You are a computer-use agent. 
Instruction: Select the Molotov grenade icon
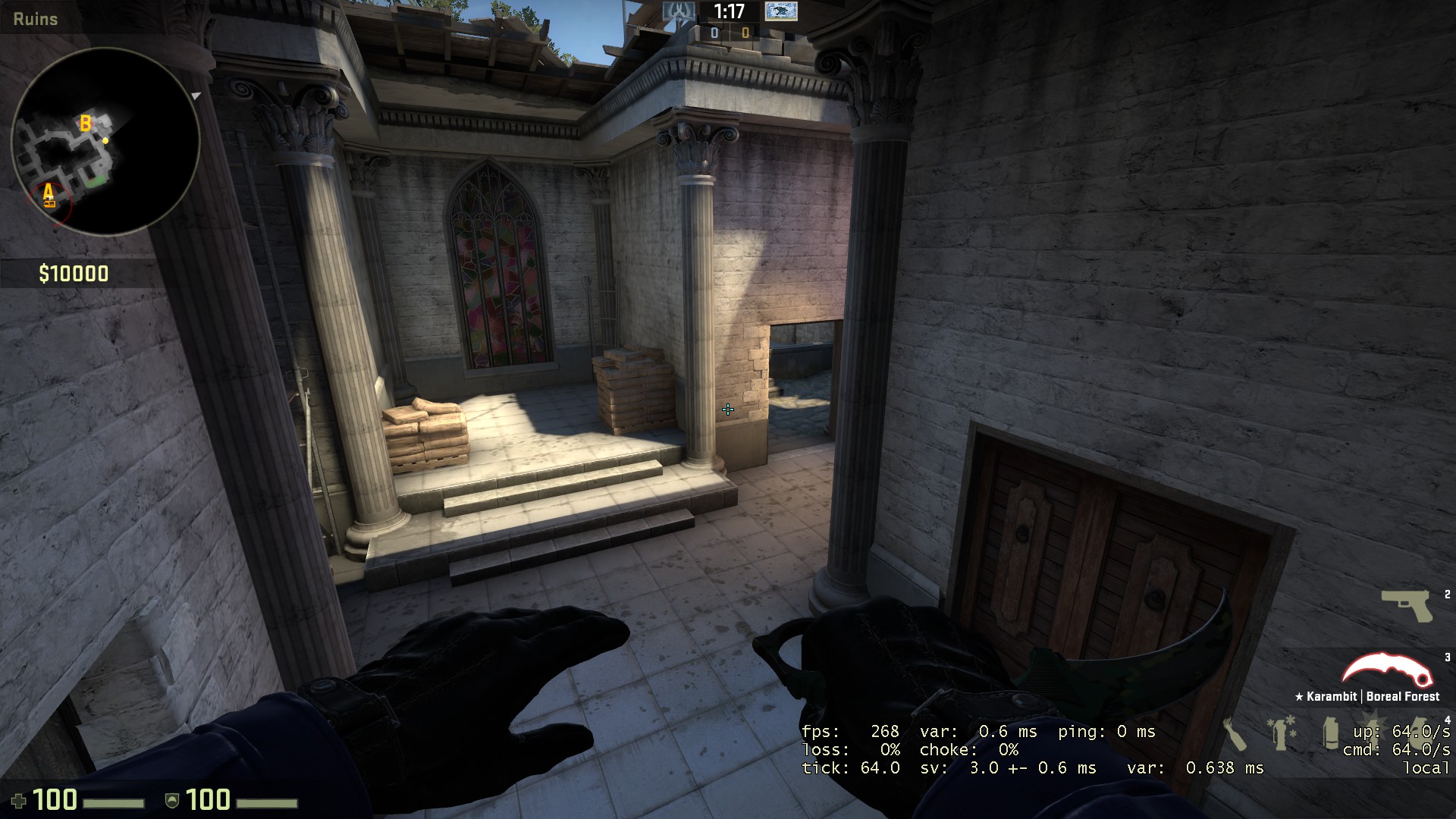pos(1235,734)
